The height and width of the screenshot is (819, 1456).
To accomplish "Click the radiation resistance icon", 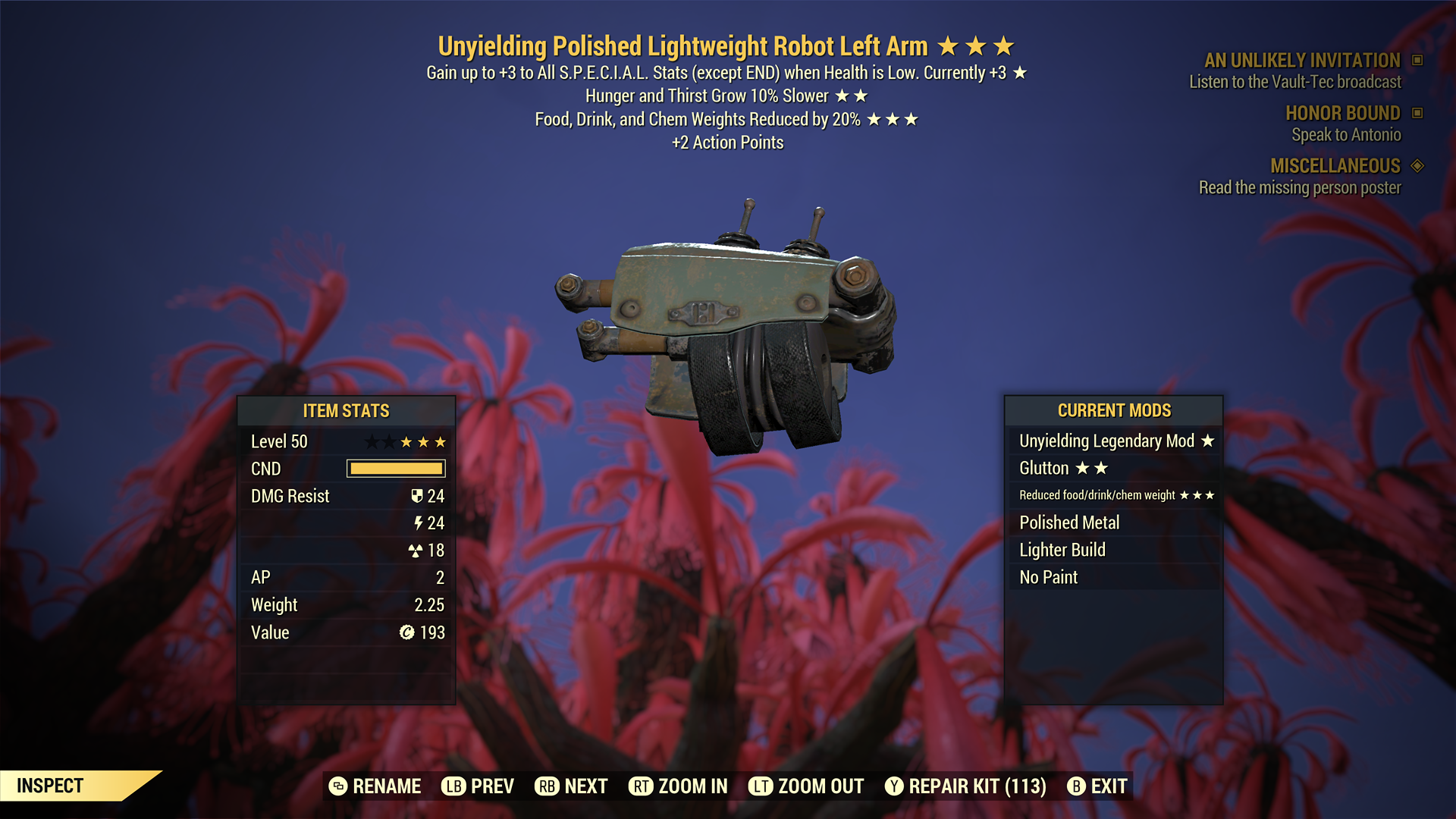I will 416,551.
